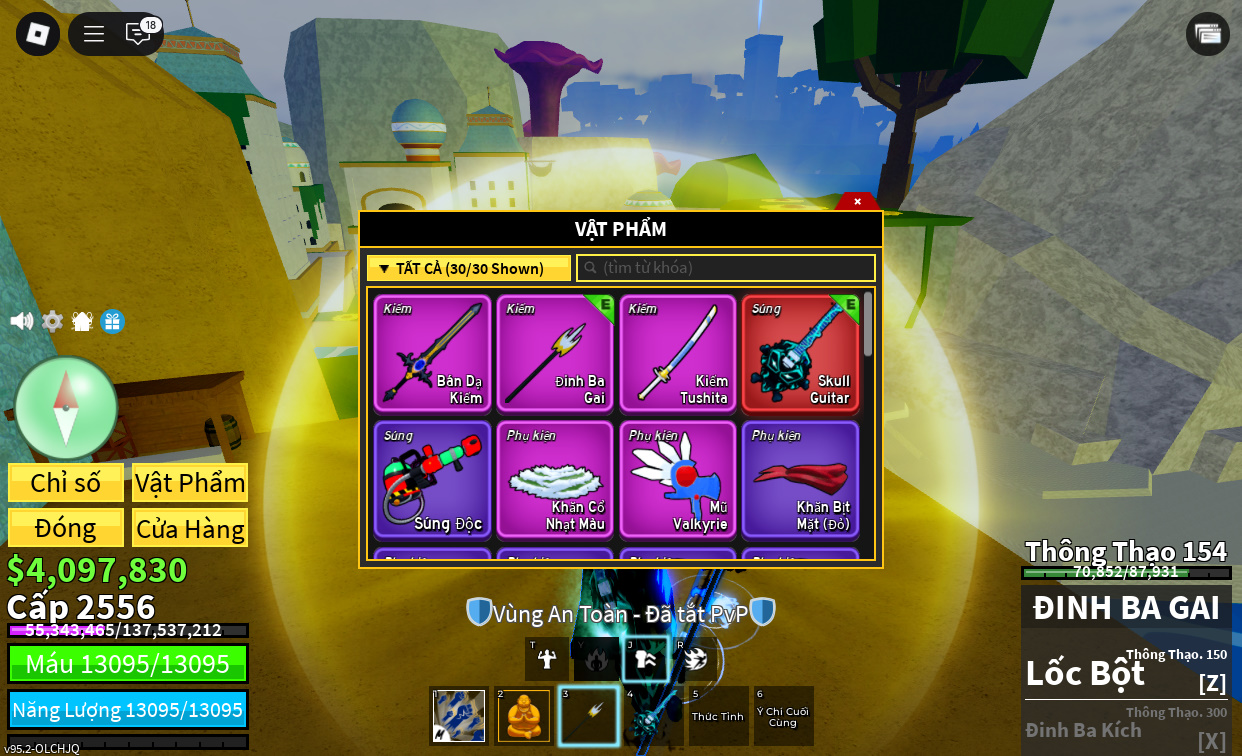Click the Đóng button

coord(66,528)
